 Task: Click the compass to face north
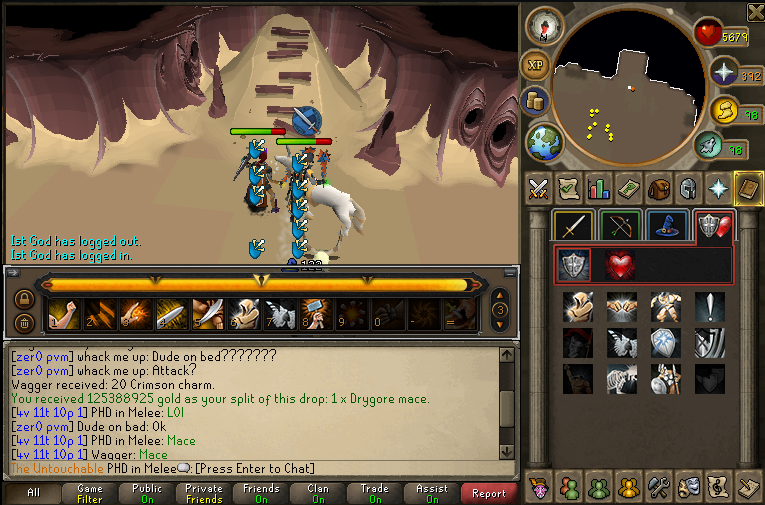click(x=545, y=26)
